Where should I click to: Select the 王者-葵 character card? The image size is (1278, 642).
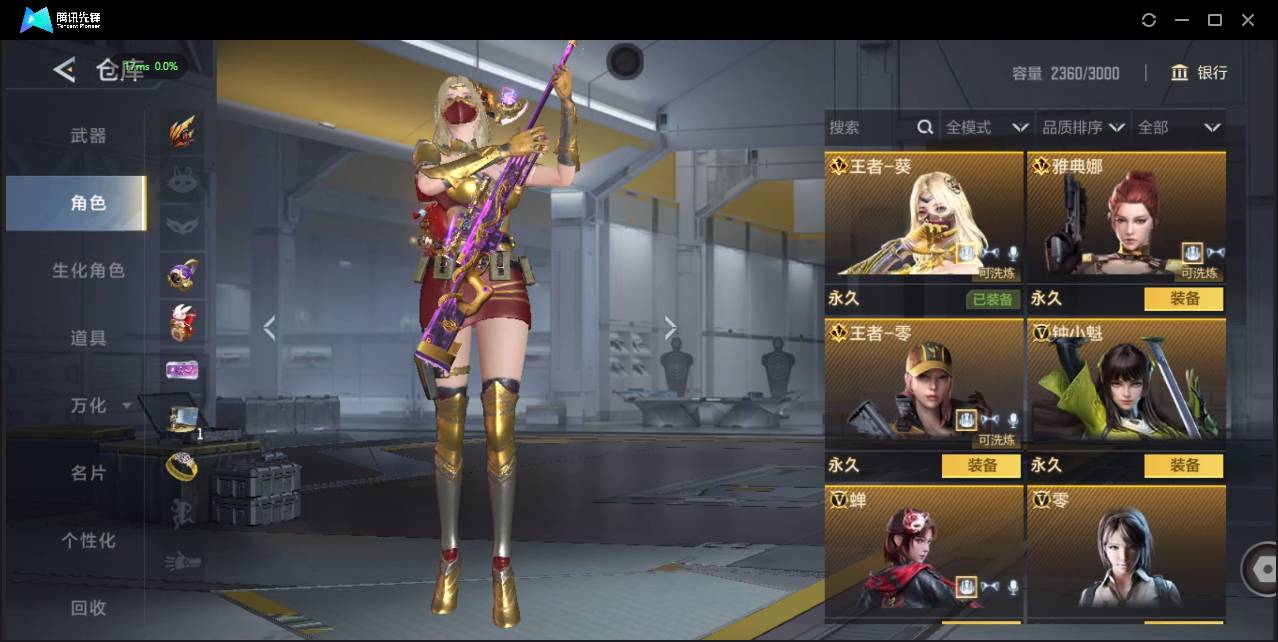tap(924, 215)
